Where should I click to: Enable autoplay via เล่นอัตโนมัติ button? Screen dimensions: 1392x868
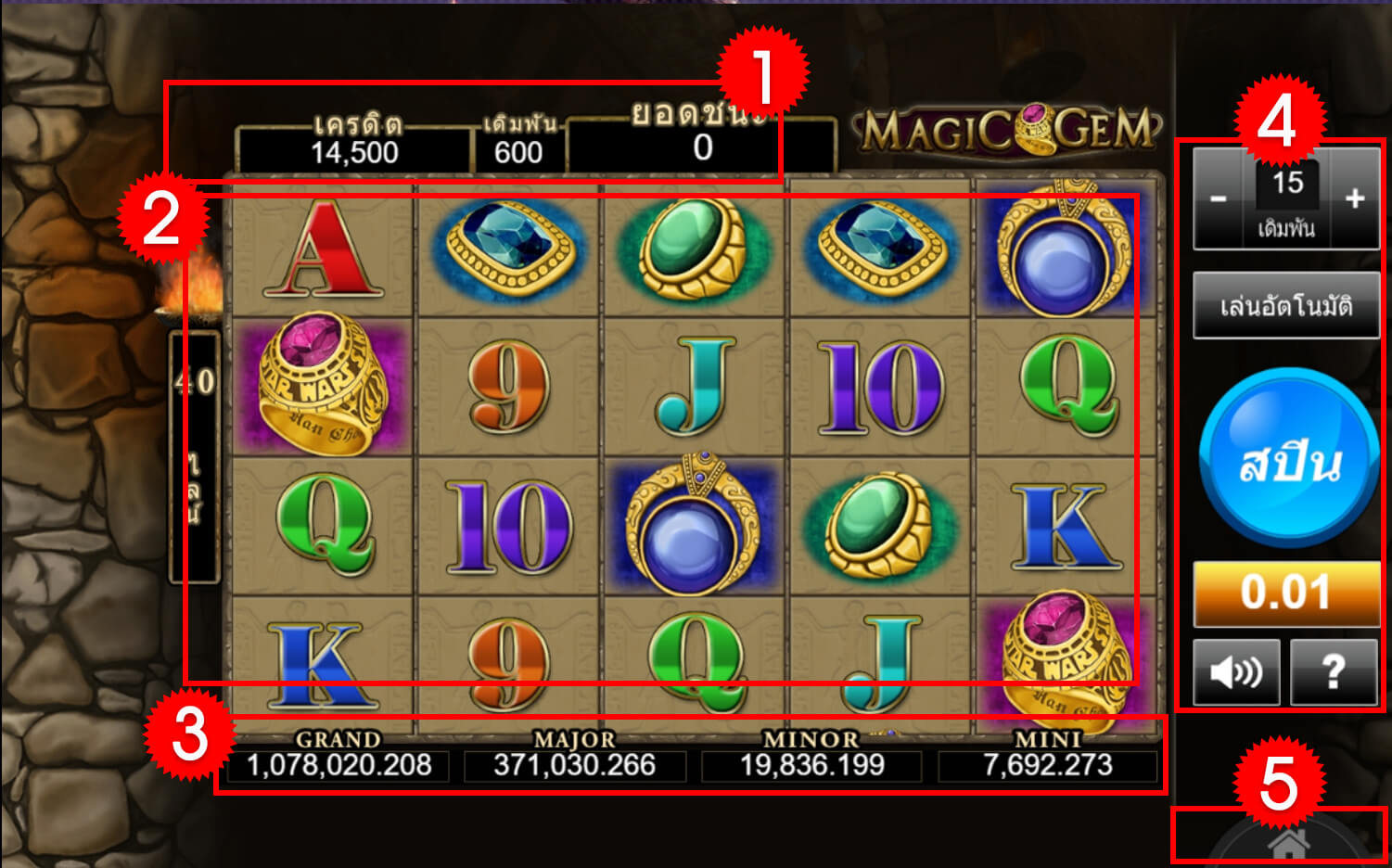tap(1285, 306)
